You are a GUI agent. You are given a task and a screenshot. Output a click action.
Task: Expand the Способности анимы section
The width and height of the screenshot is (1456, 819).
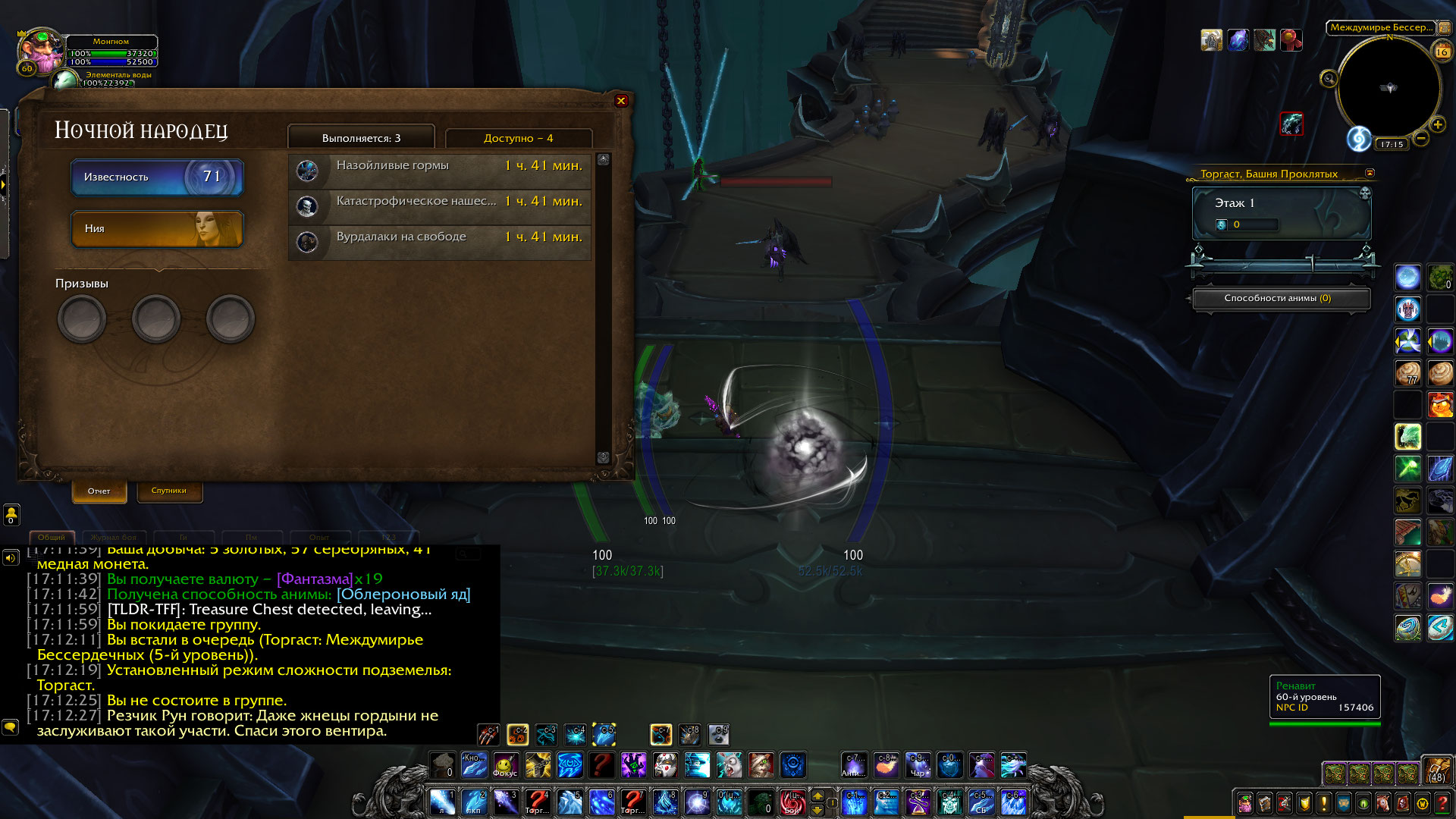coord(1282,299)
